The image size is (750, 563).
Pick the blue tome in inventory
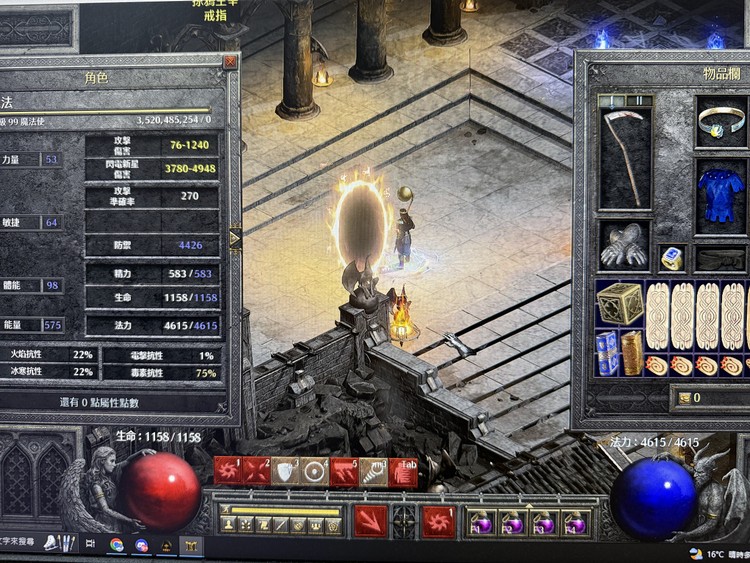(x=607, y=353)
